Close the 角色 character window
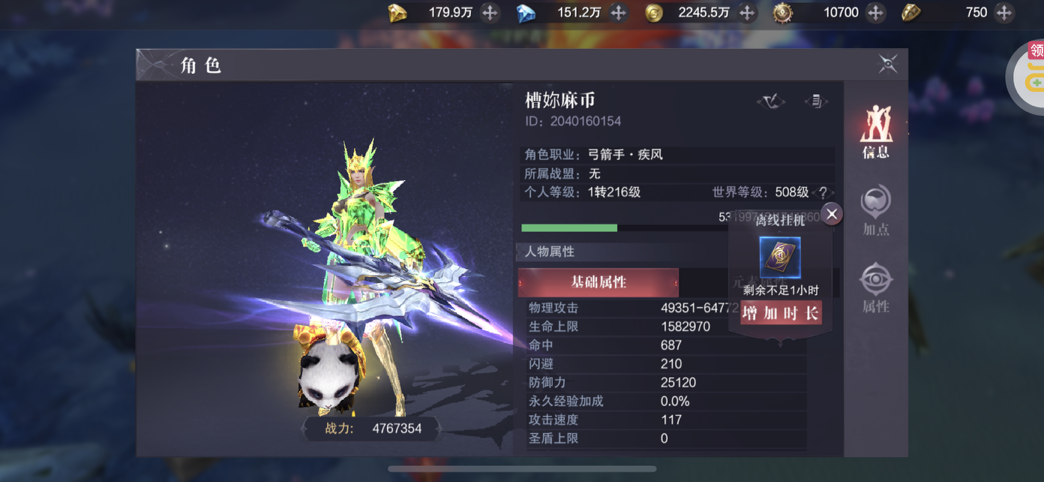Screen dimensions: 1044x482 [x=887, y=65]
